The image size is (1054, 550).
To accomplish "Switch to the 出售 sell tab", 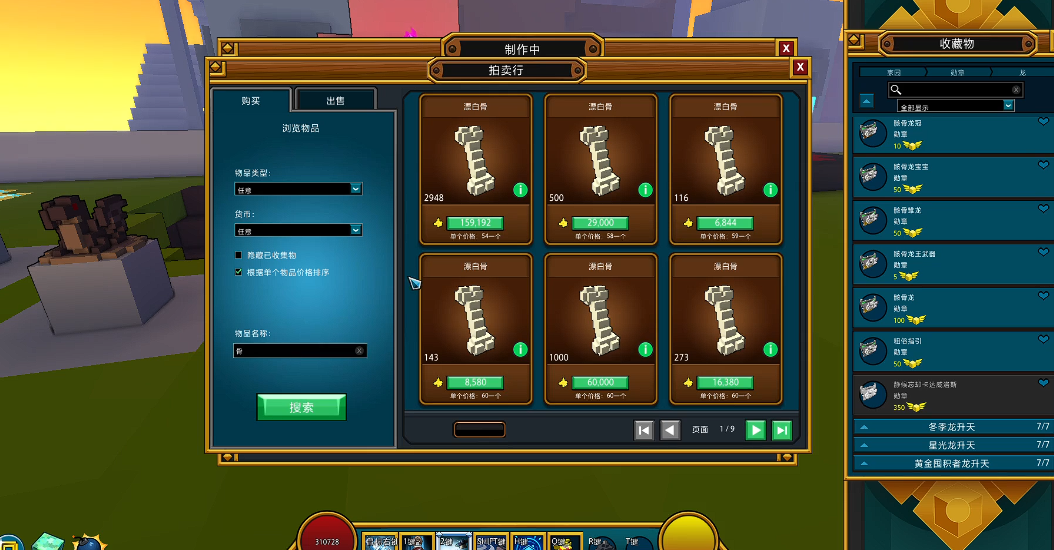I will [335, 100].
